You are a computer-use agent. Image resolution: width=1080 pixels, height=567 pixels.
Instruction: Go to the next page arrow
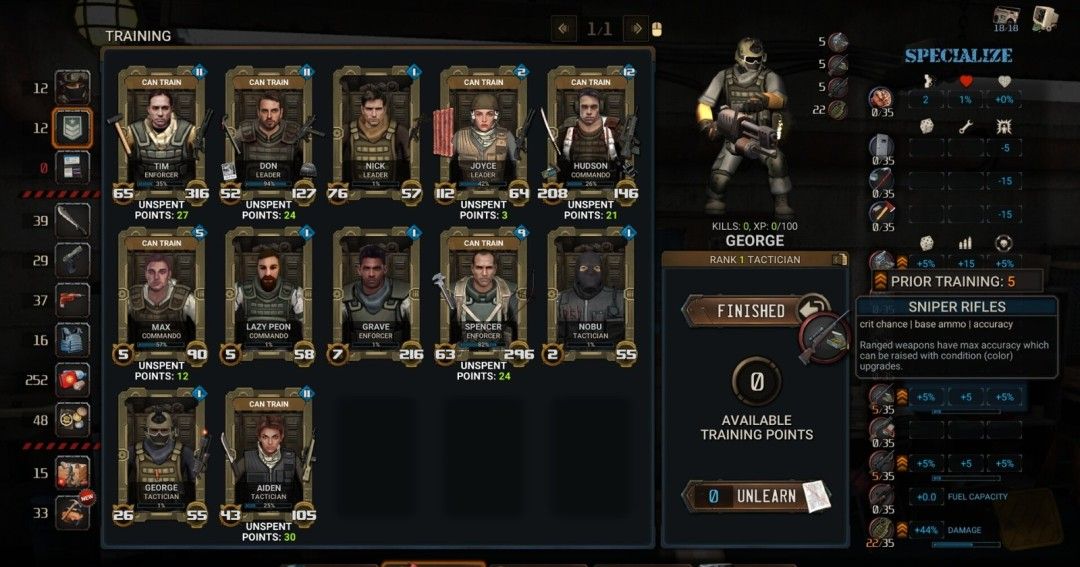pos(635,29)
